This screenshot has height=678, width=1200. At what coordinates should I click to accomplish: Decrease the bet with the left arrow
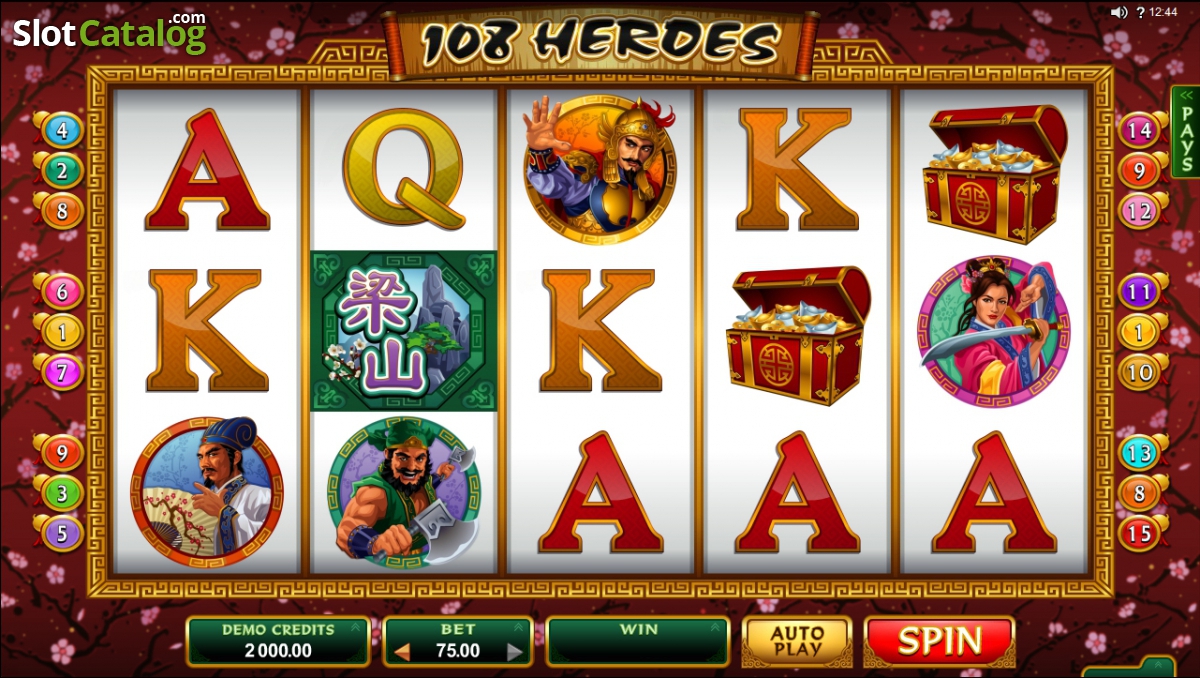tap(402, 652)
